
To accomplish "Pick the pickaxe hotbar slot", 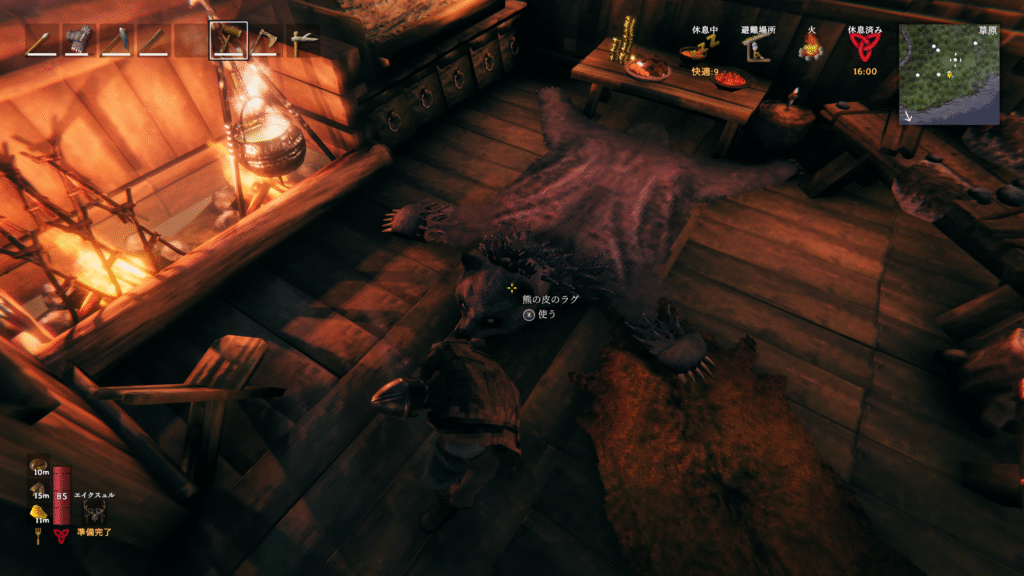I will click(x=303, y=41).
